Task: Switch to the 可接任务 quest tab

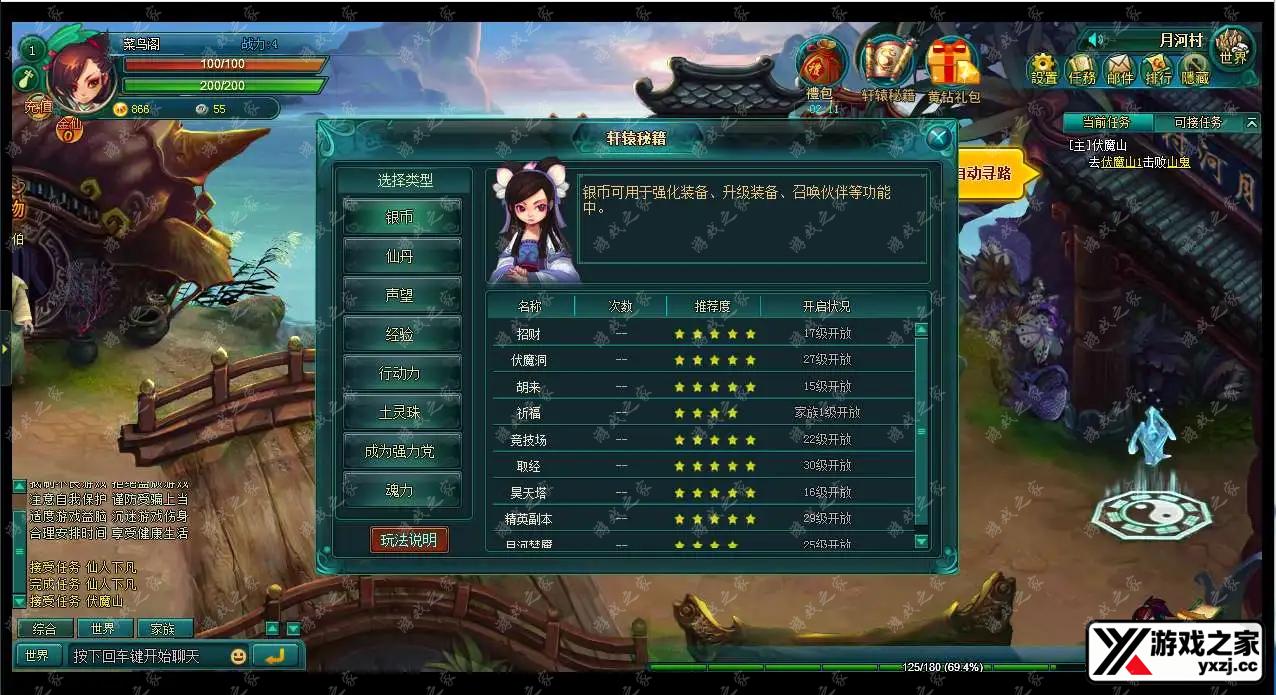Action: tap(1196, 122)
